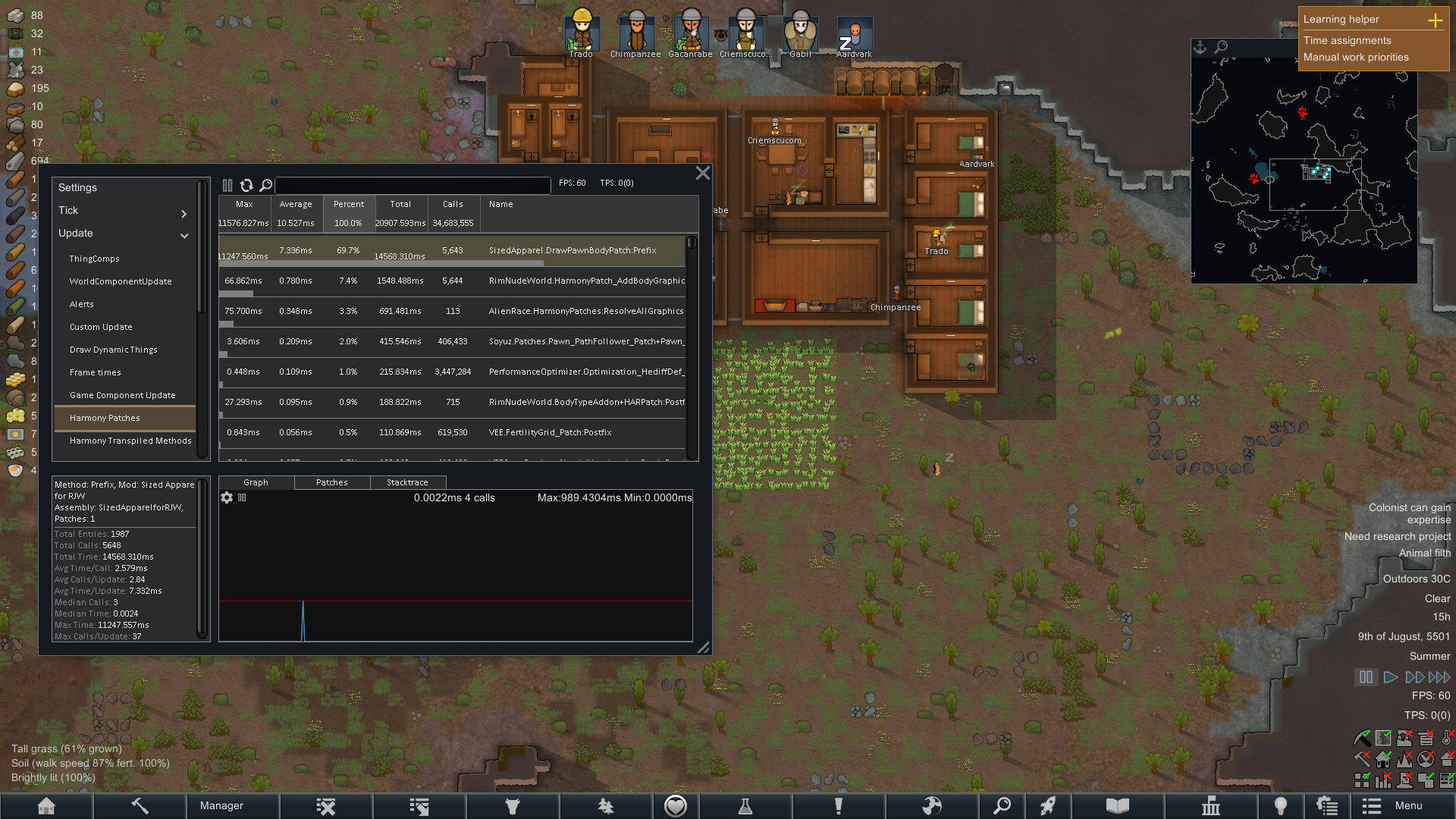The image size is (1456, 819).
Task: Collapse the Update section in the analyzer sidebar
Action: tap(184, 236)
